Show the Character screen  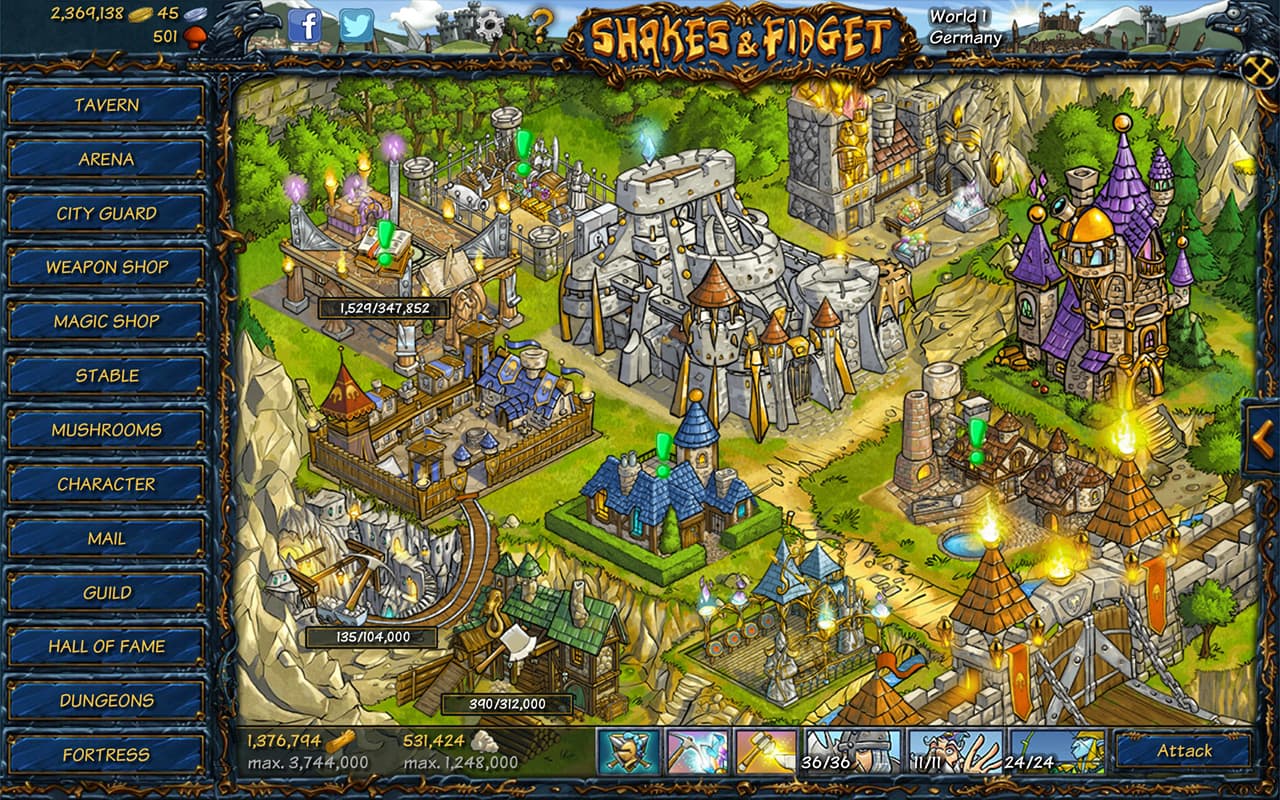106,484
